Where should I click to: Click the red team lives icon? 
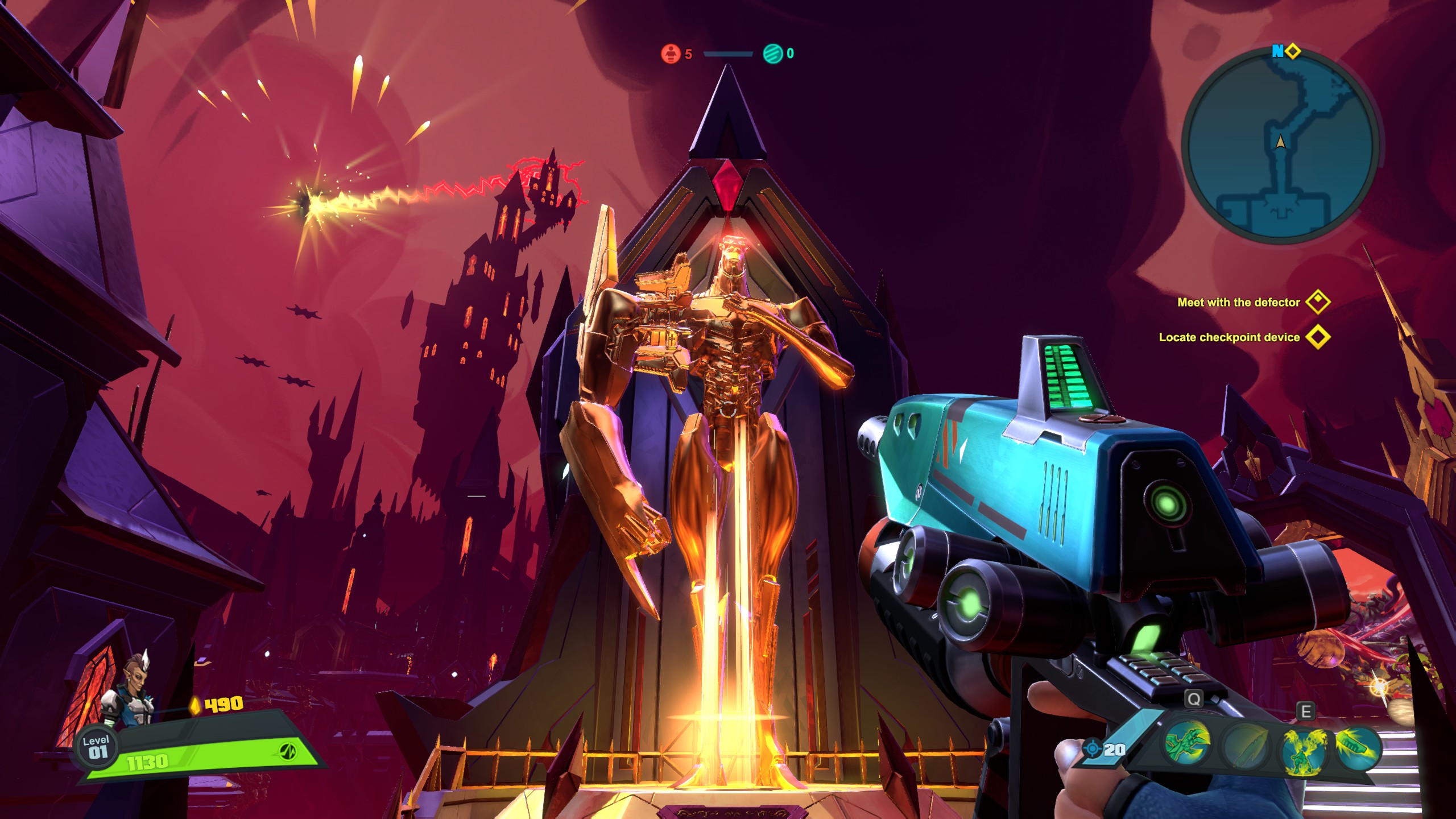coord(671,53)
